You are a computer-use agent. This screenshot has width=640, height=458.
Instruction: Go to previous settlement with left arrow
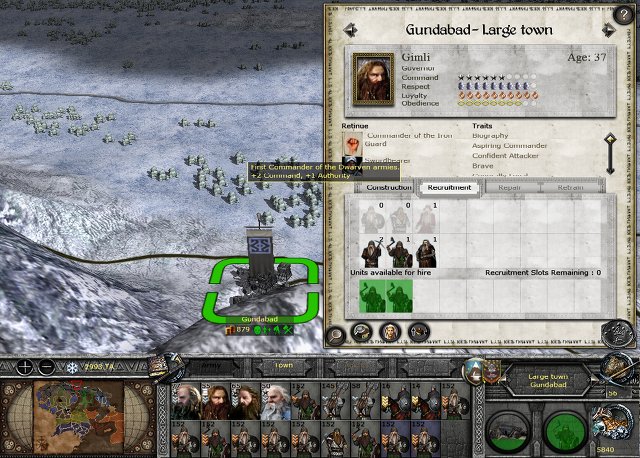point(348,29)
